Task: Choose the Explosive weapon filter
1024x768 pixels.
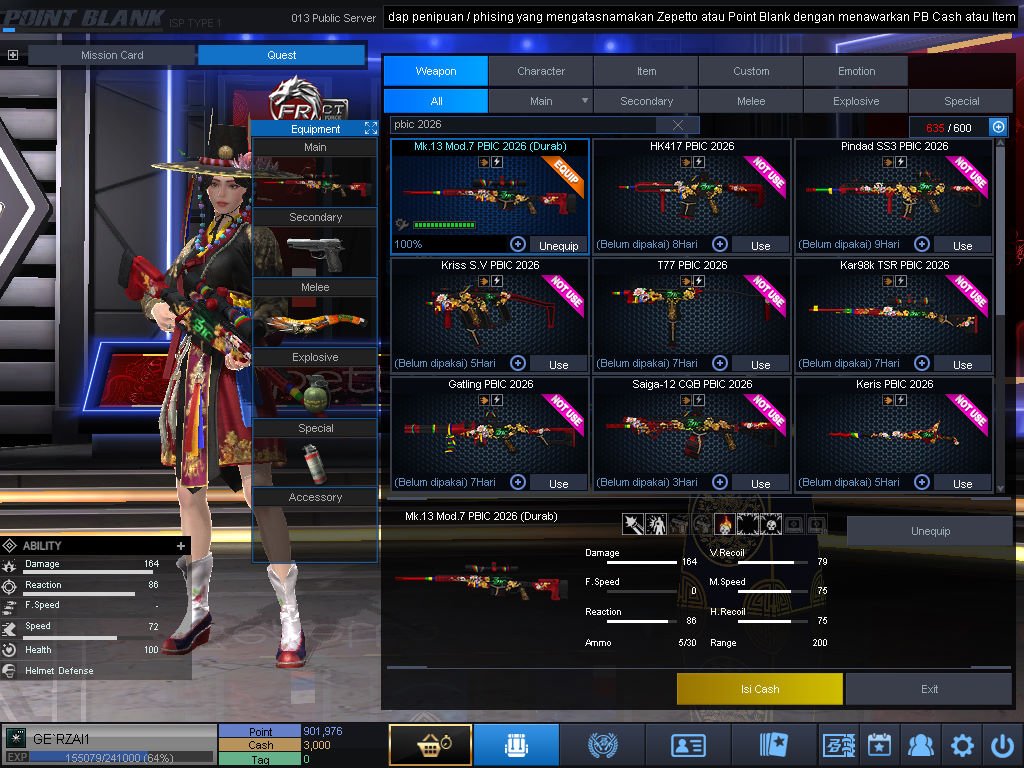Action: tap(856, 101)
